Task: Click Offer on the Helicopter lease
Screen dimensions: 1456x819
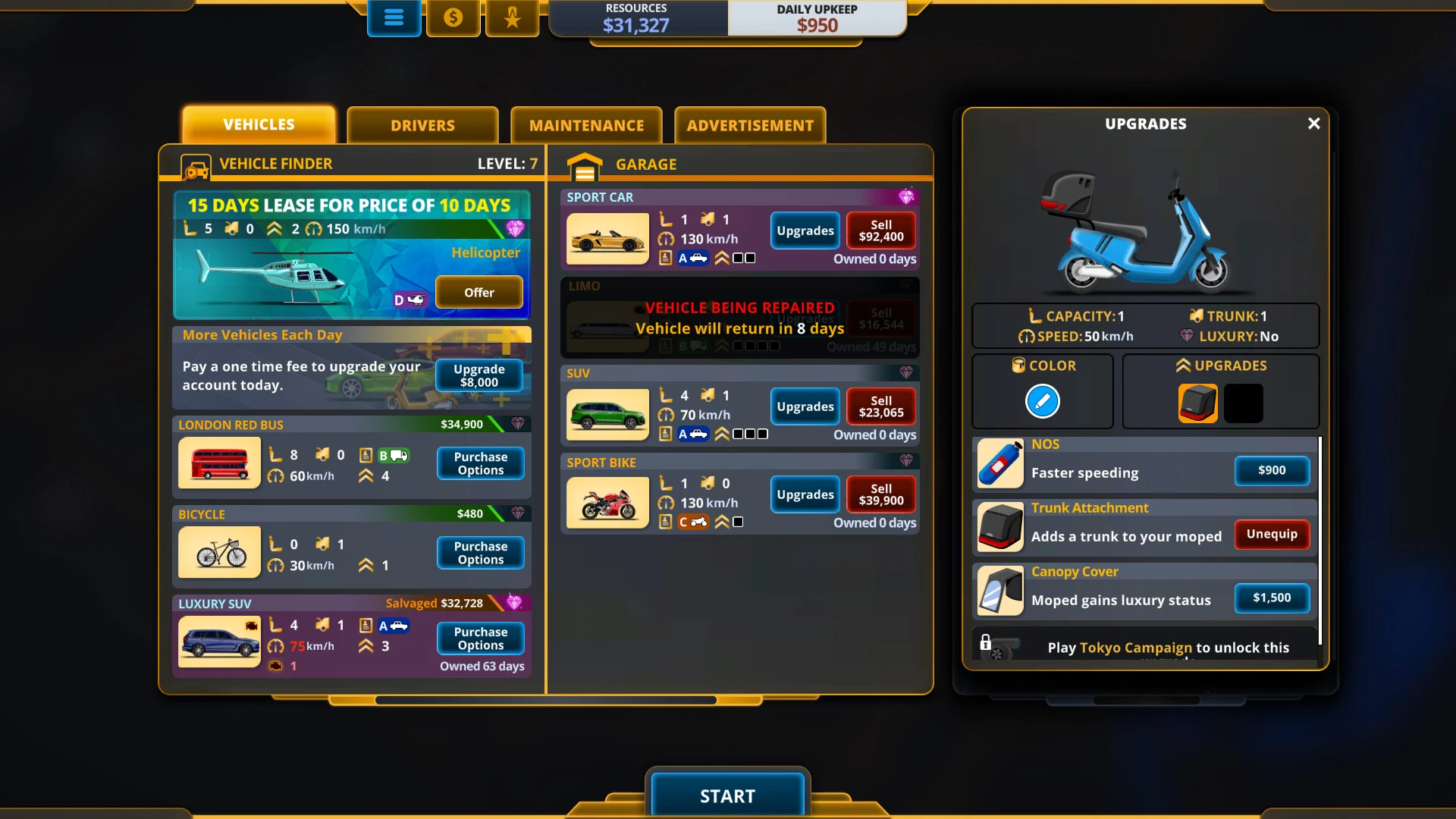Action: pyautogui.click(x=479, y=292)
